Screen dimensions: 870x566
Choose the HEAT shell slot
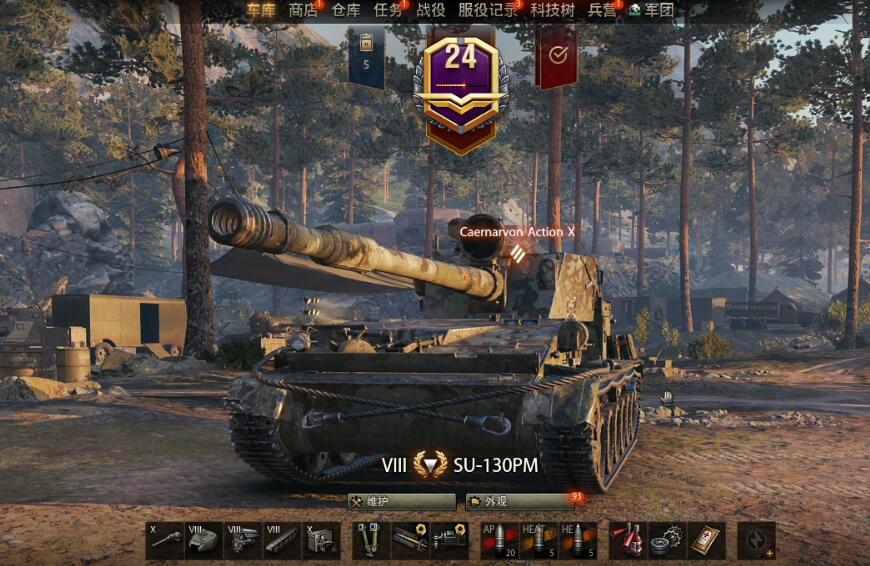coord(539,540)
